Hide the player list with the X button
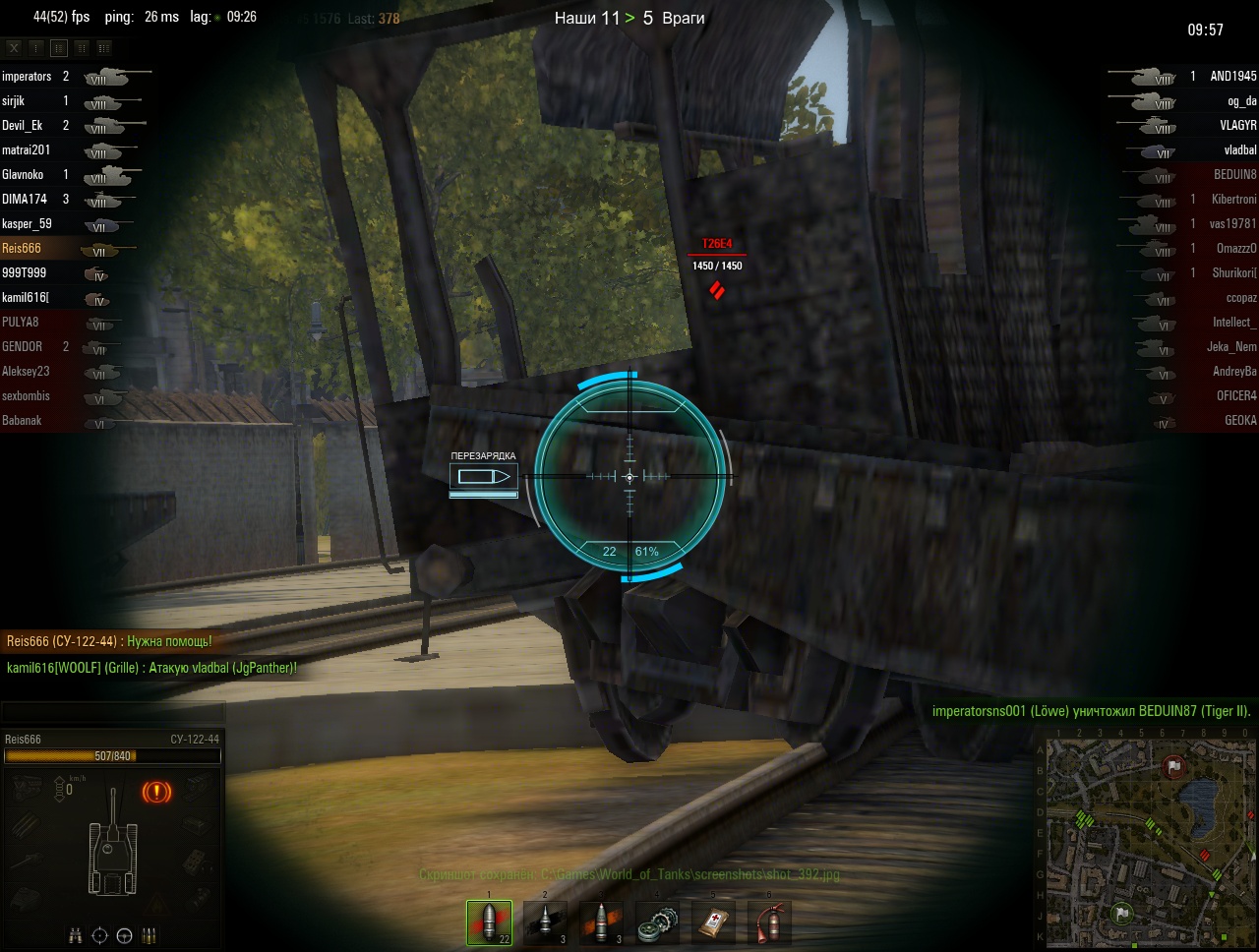 coord(14,47)
